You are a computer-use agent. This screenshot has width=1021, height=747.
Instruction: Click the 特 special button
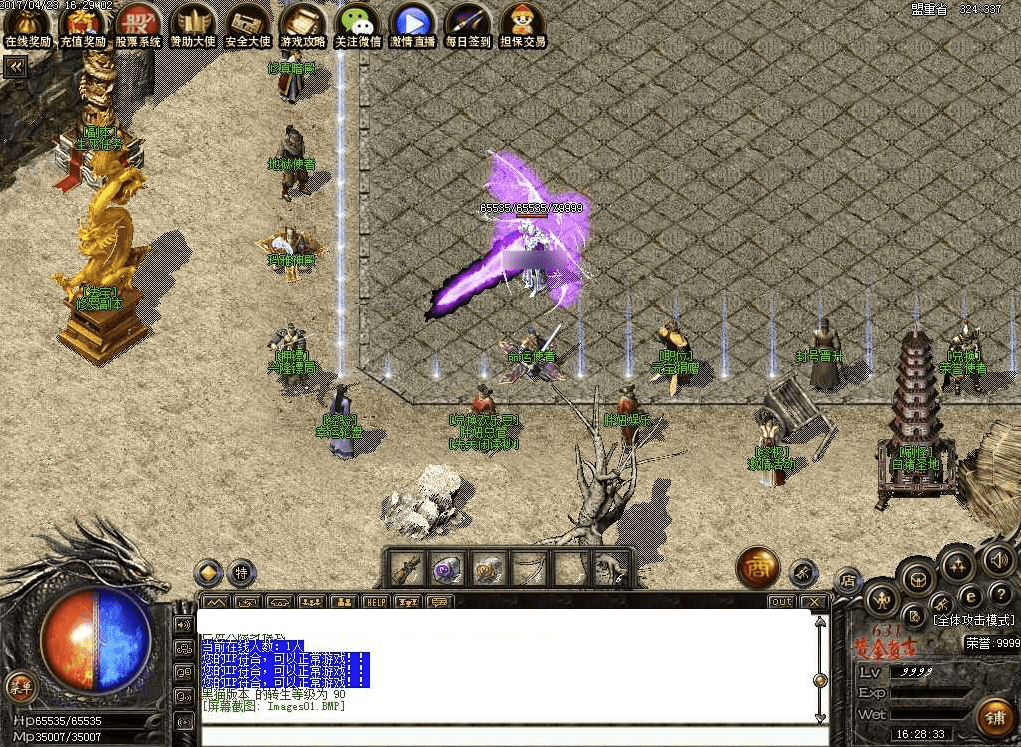(x=241, y=573)
